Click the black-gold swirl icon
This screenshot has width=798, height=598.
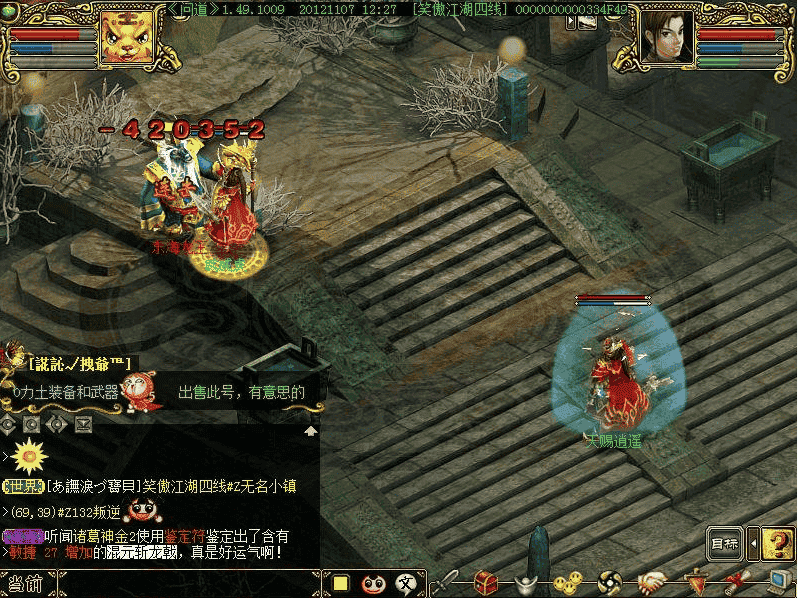point(610,582)
